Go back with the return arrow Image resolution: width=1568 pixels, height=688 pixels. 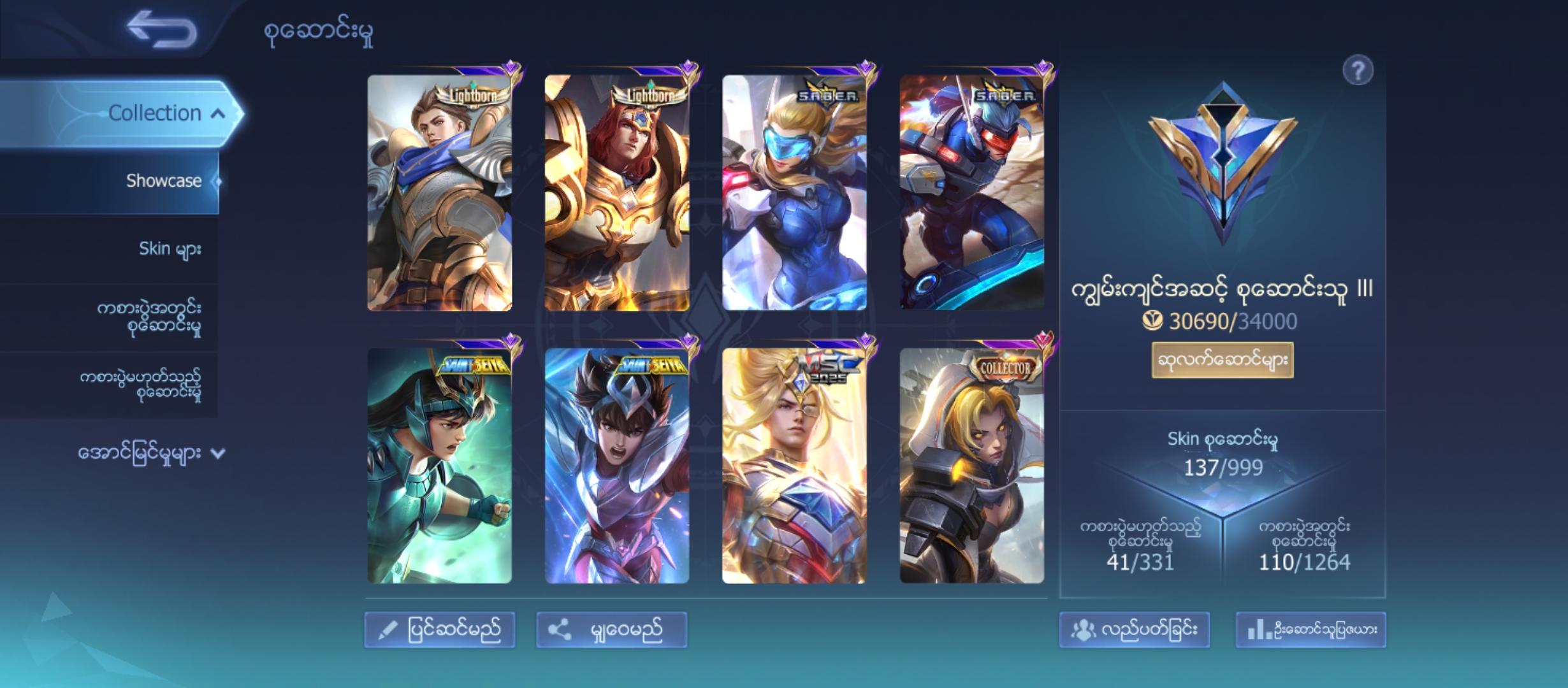click(x=162, y=29)
